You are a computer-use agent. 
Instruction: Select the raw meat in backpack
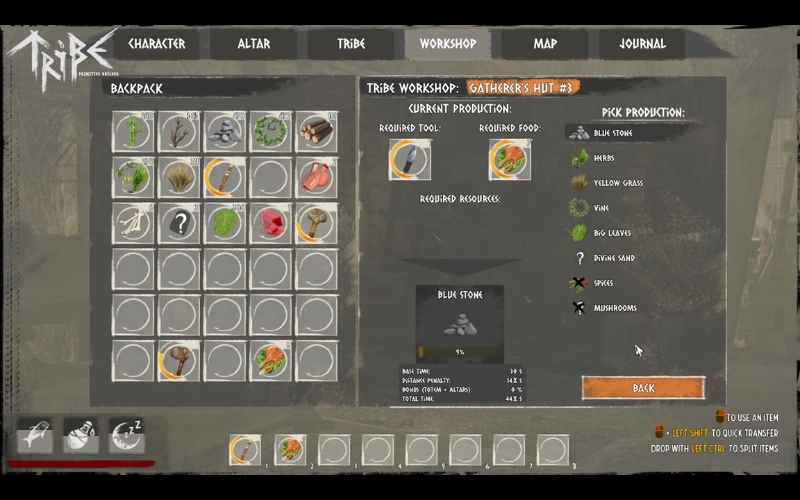[x=317, y=178]
